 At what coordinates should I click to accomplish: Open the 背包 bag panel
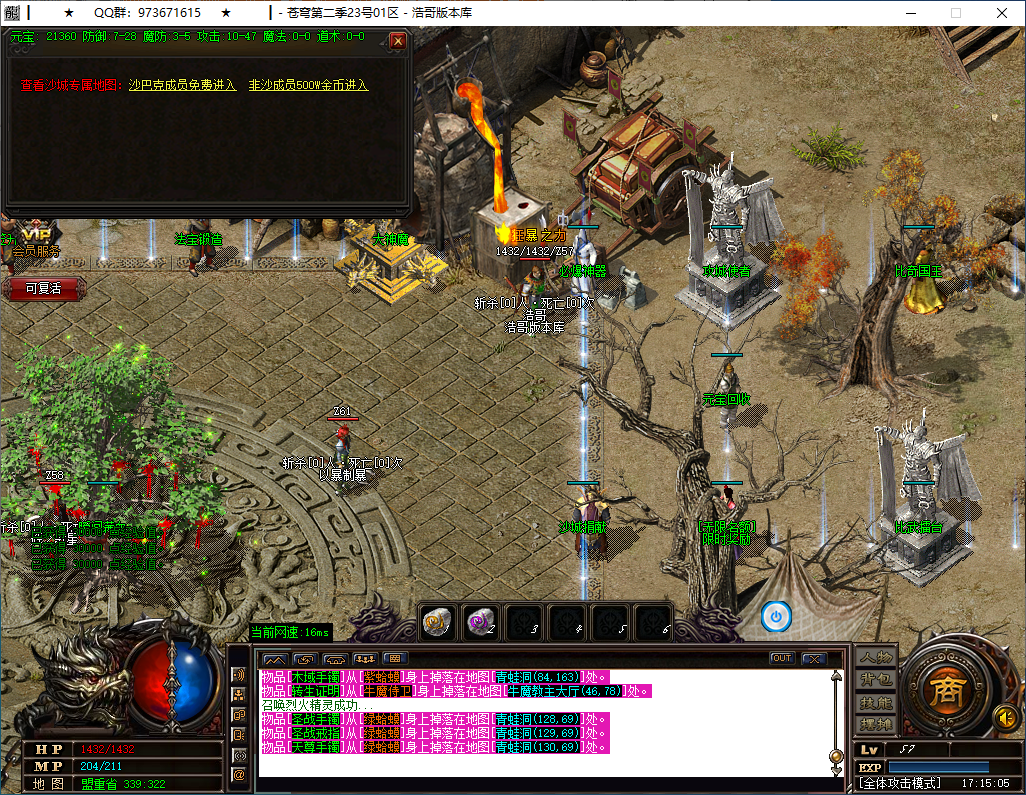(876, 680)
